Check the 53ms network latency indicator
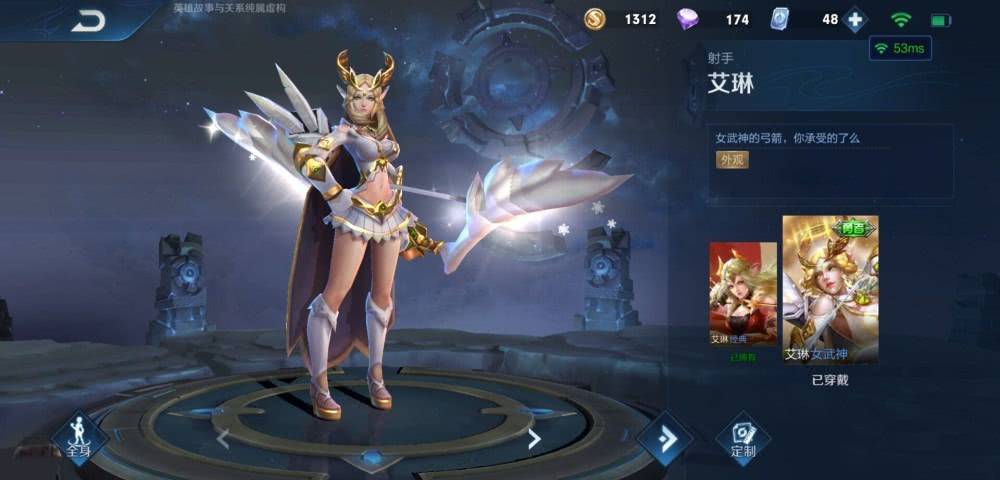 pos(900,48)
